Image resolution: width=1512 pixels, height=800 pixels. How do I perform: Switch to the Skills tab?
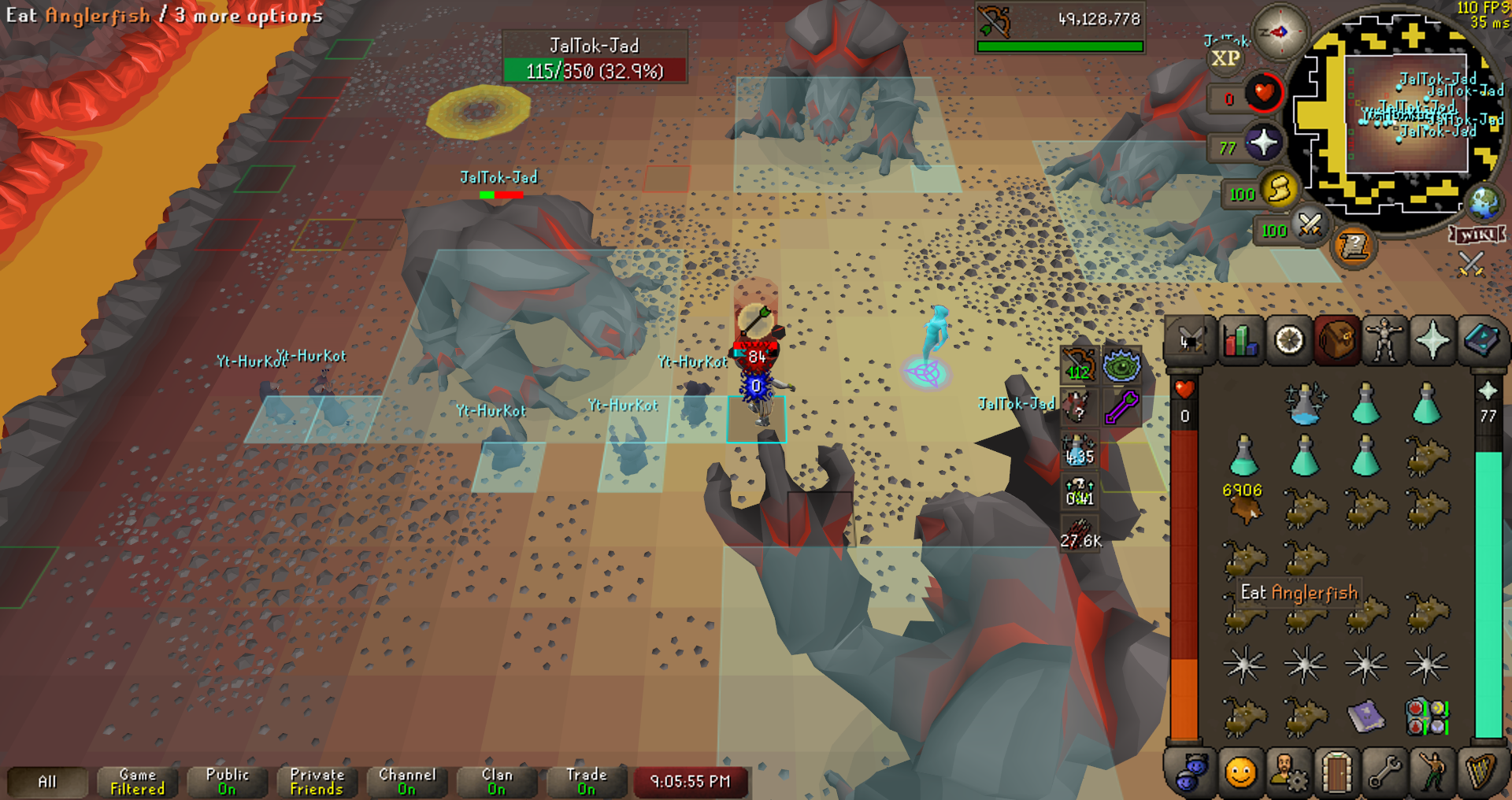pyautogui.click(x=1240, y=342)
